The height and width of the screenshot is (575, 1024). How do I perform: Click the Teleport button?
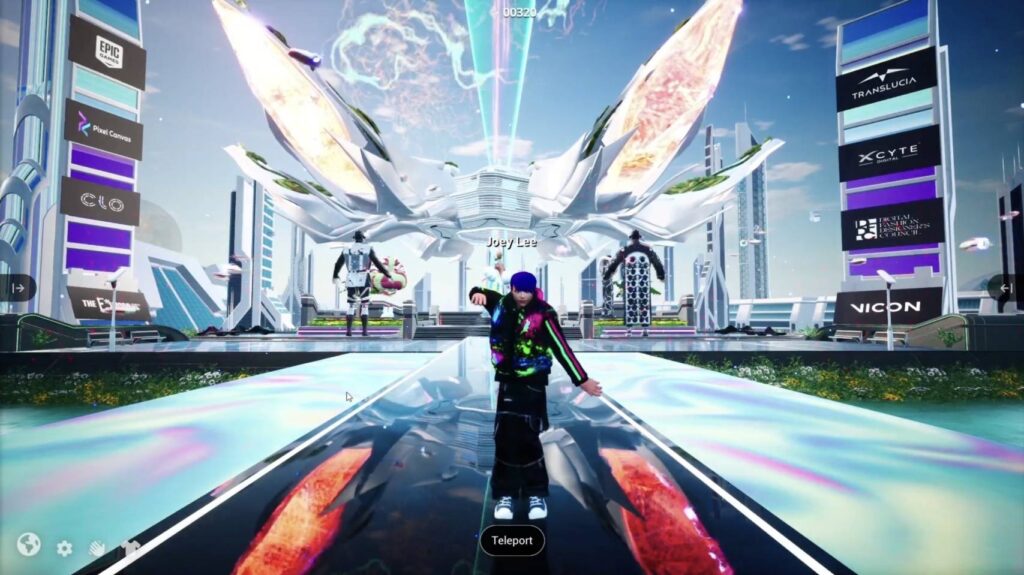click(512, 541)
